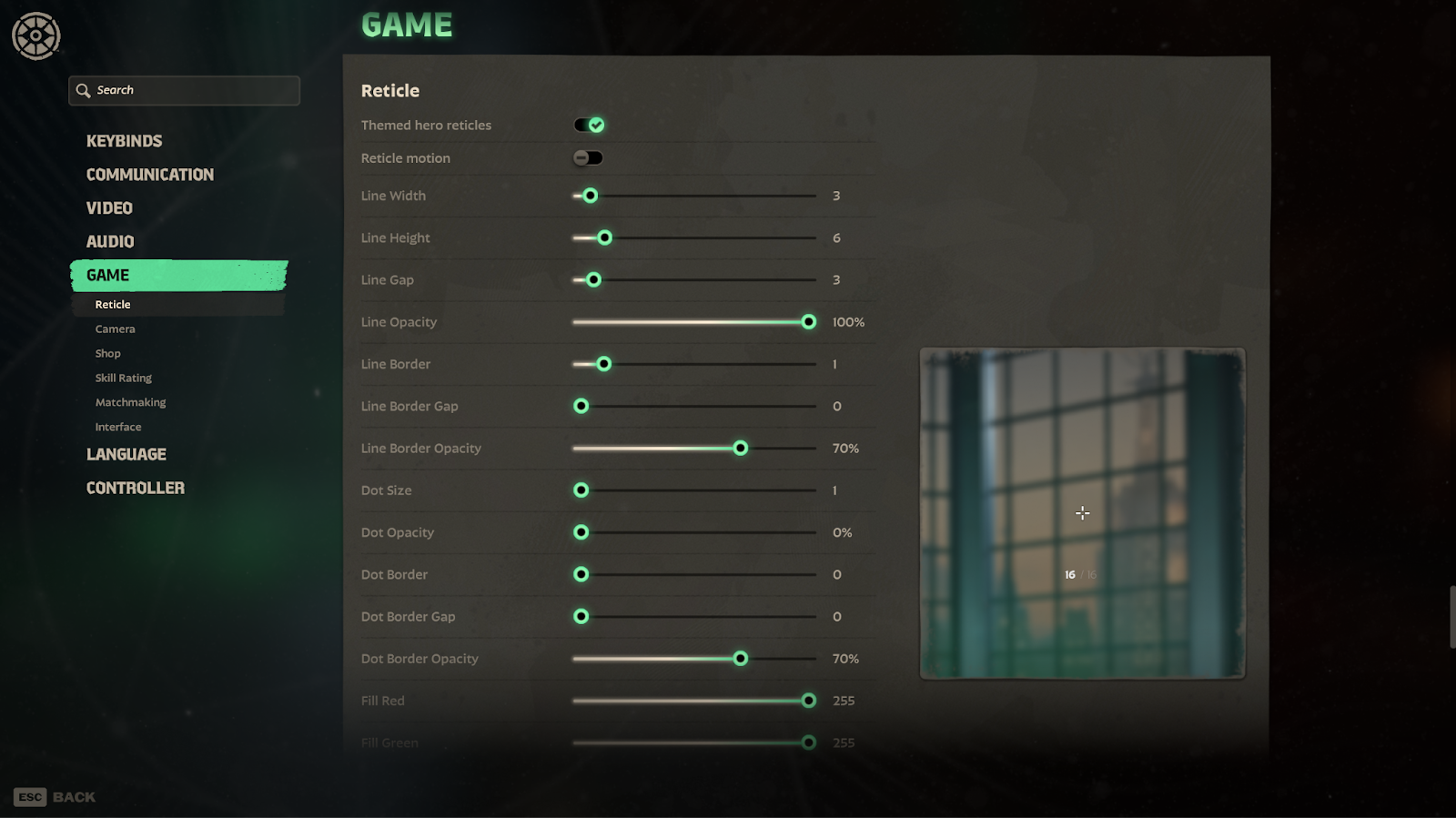Switch to the Communication settings
This screenshot has height=818, width=1456.
pyautogui.click(x=150, y=175)
